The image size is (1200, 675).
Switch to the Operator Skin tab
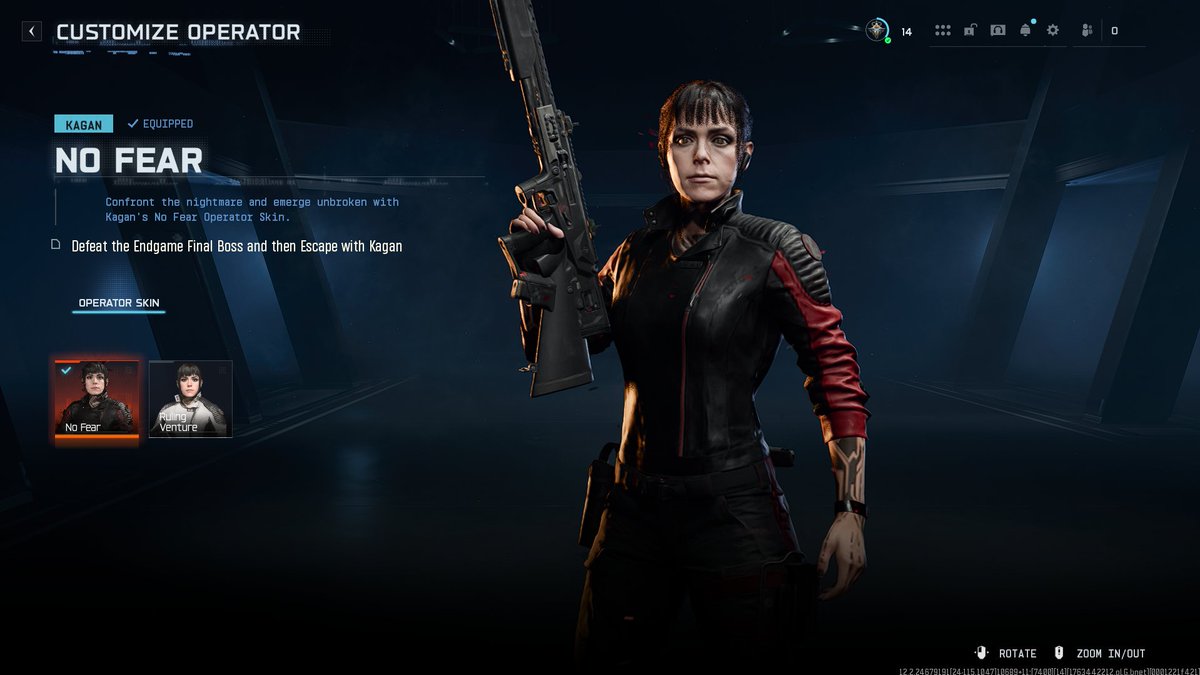(119, 303)
